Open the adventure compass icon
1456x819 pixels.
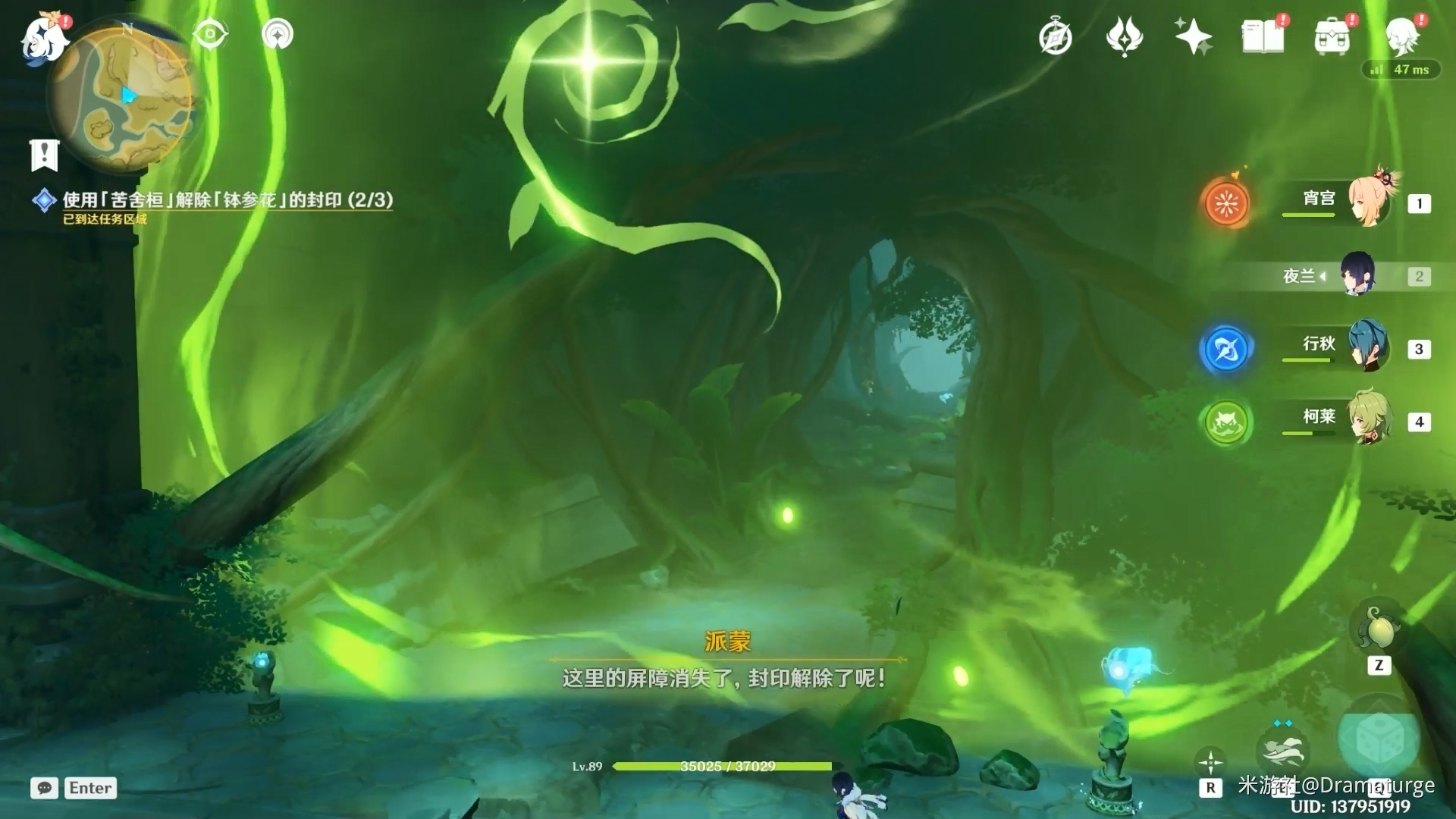(x=1055, y=37)
